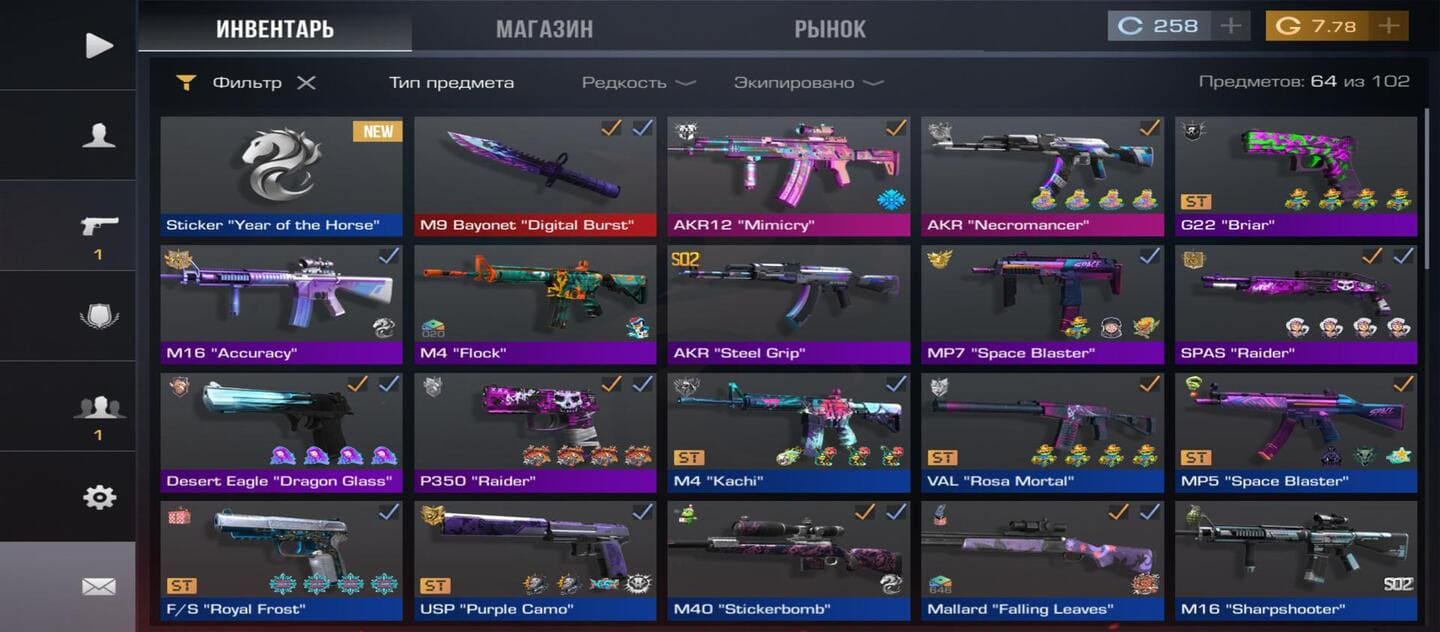This screenshot has width=1440, height=632.
Task: Choose the MP5 "Space Blaster" skin
Action: (x=1296, y=432)
